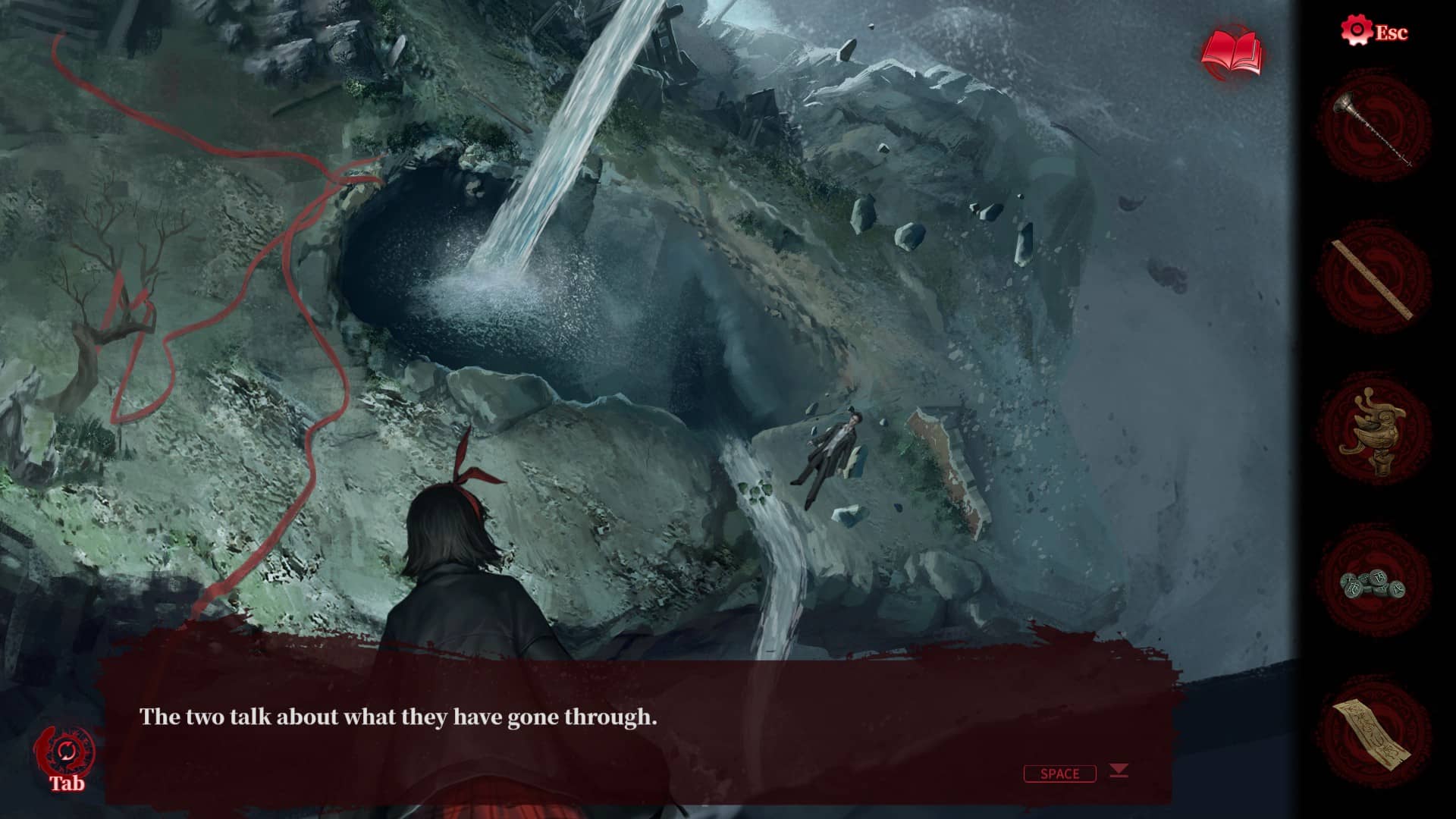Image resolution: width=1456 pixels, height=819 pixels.
Task: Click the circular arrows swap icon
Action: [65, 752]
